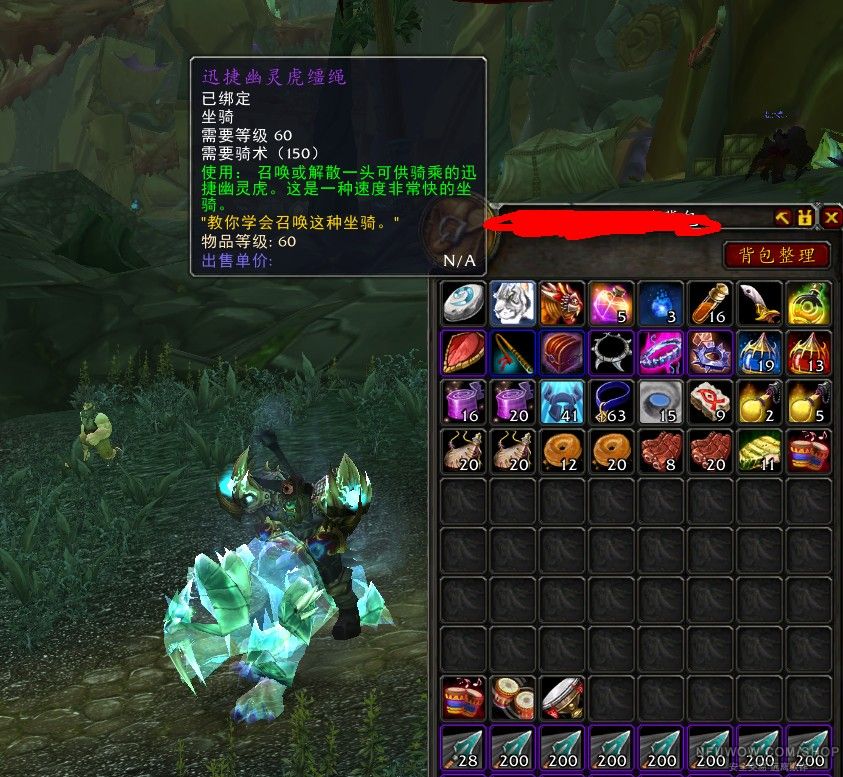Select the red shield item
Screen dimensions: 843x777
(465, 353)
